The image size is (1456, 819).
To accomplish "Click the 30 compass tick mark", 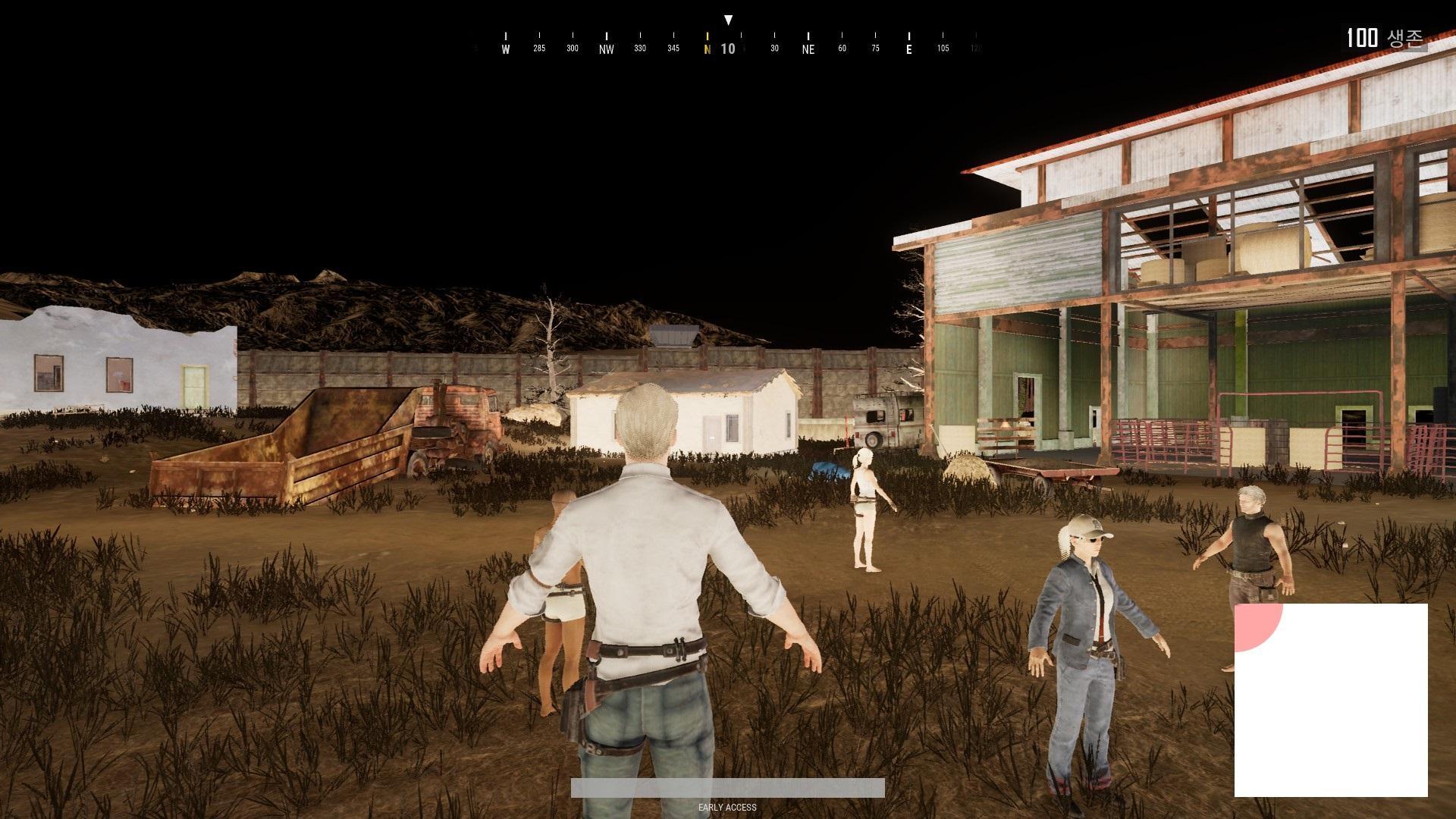I will [774, 47].
